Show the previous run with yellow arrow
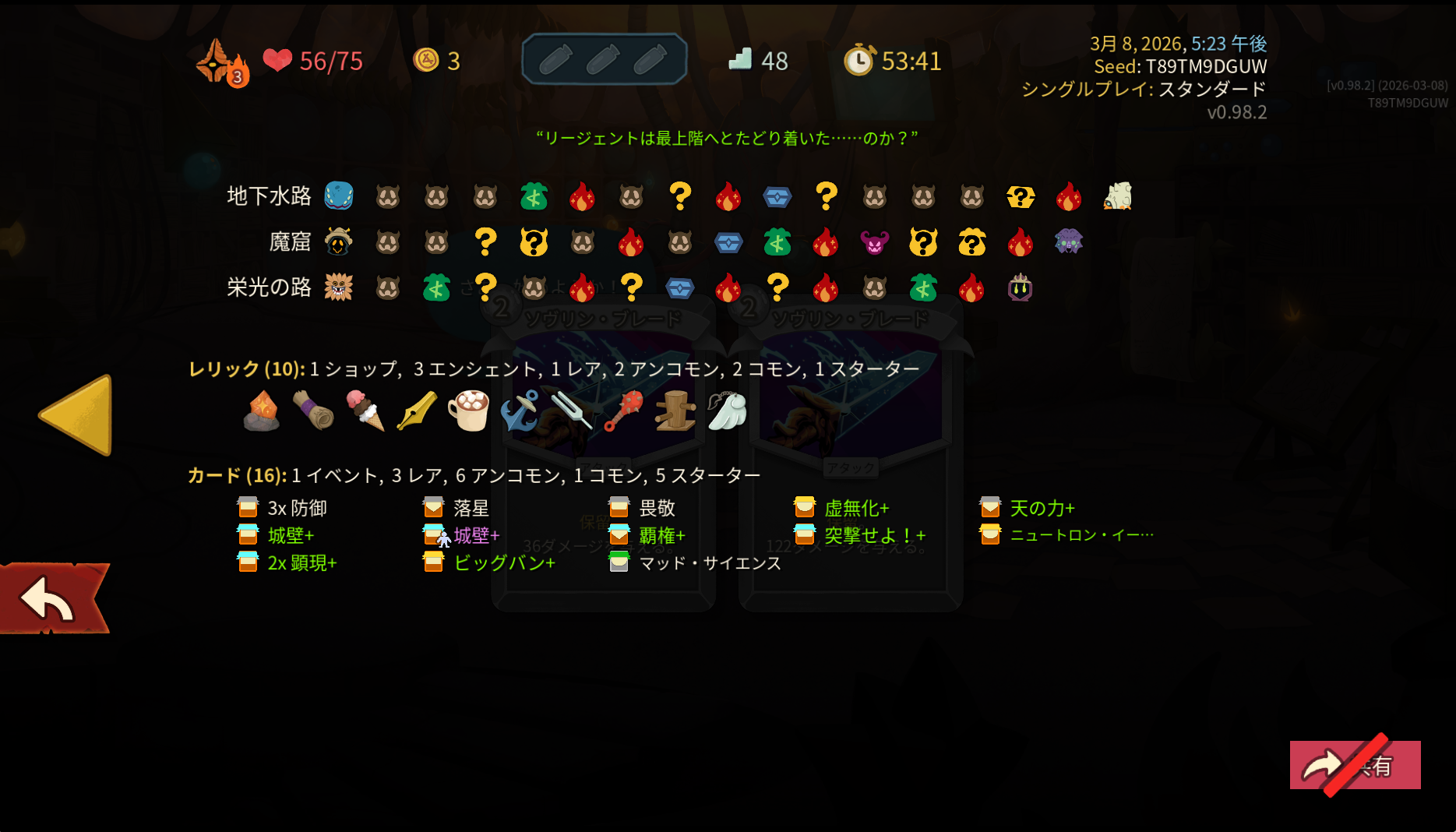Image resolution: width=1456 pixels, height=832 pixels. tap(77, 414)
